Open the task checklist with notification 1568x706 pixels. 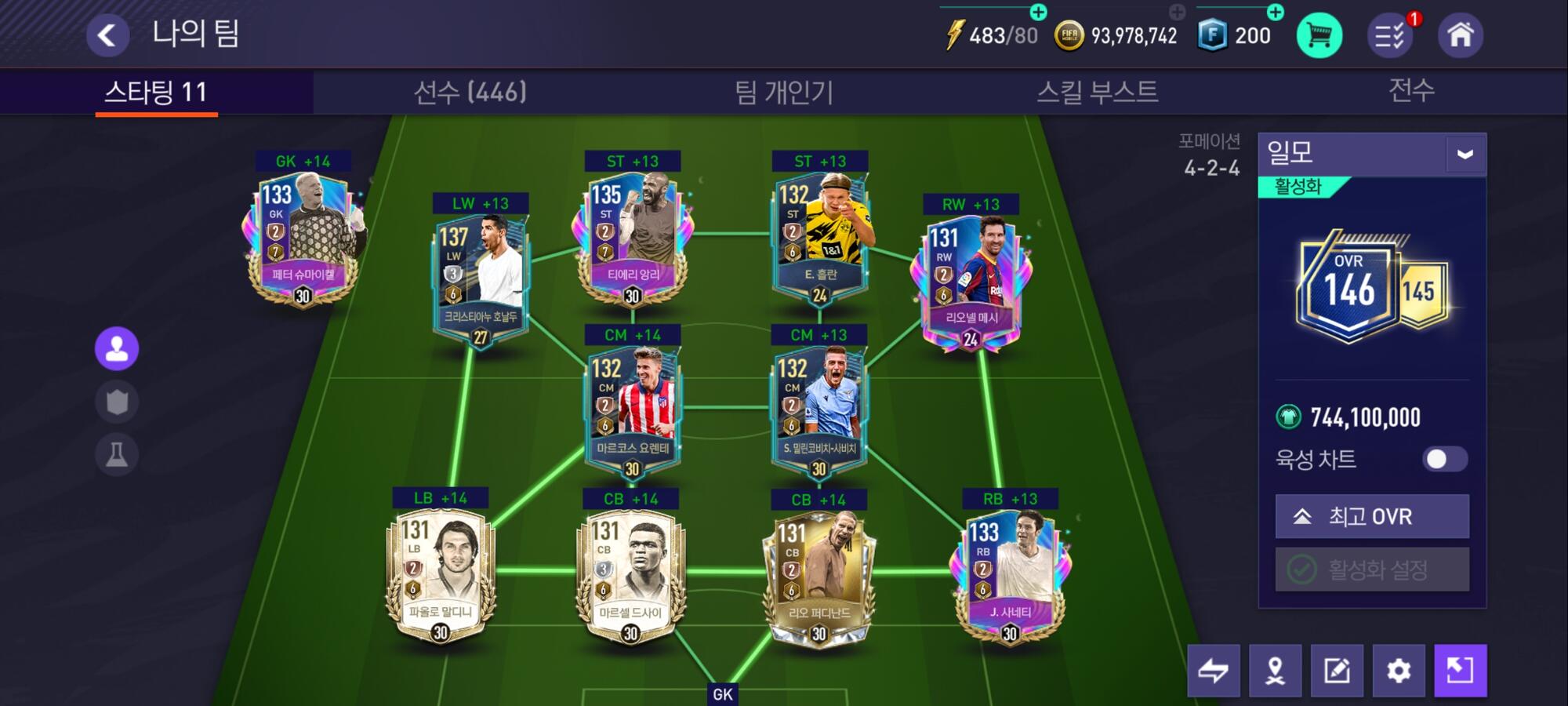point(1390,35)
